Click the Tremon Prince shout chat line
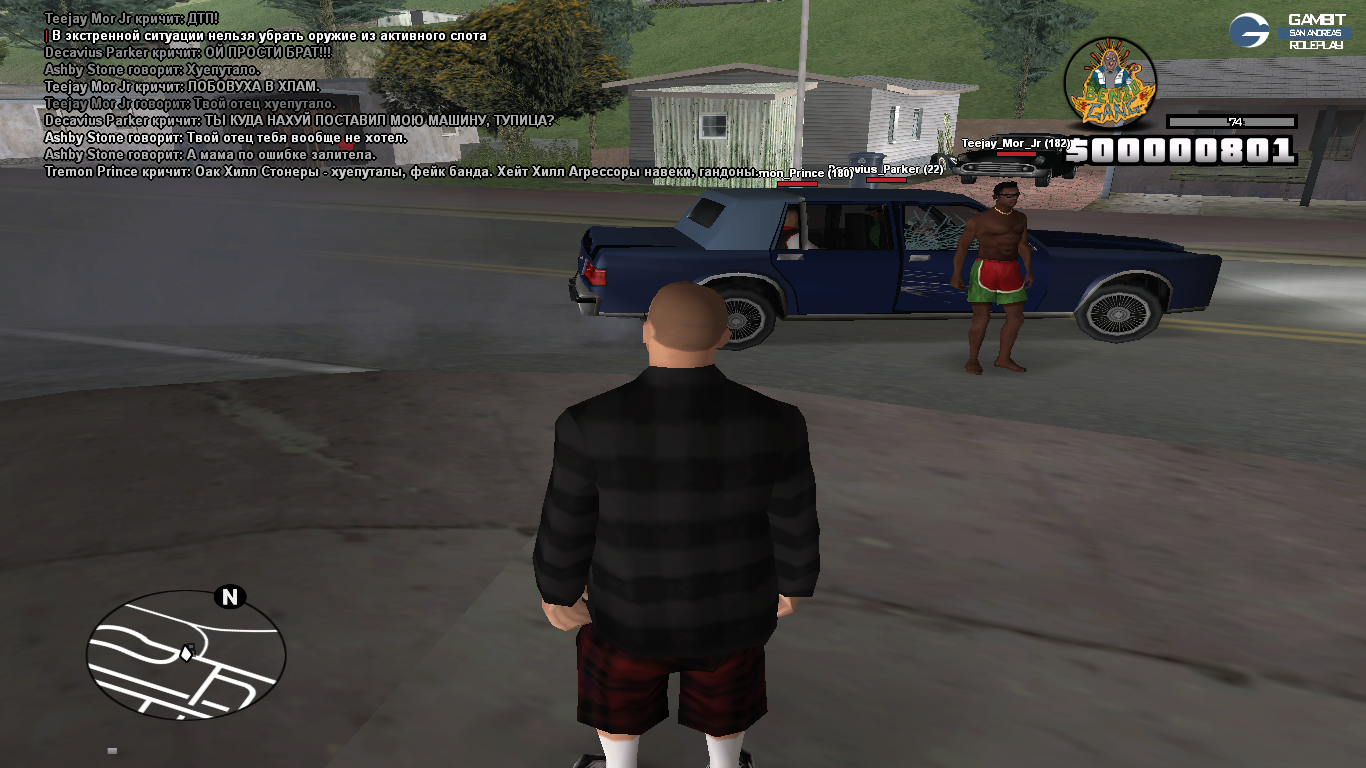Viewport: 1366px width, 768px height. point(400,172)
